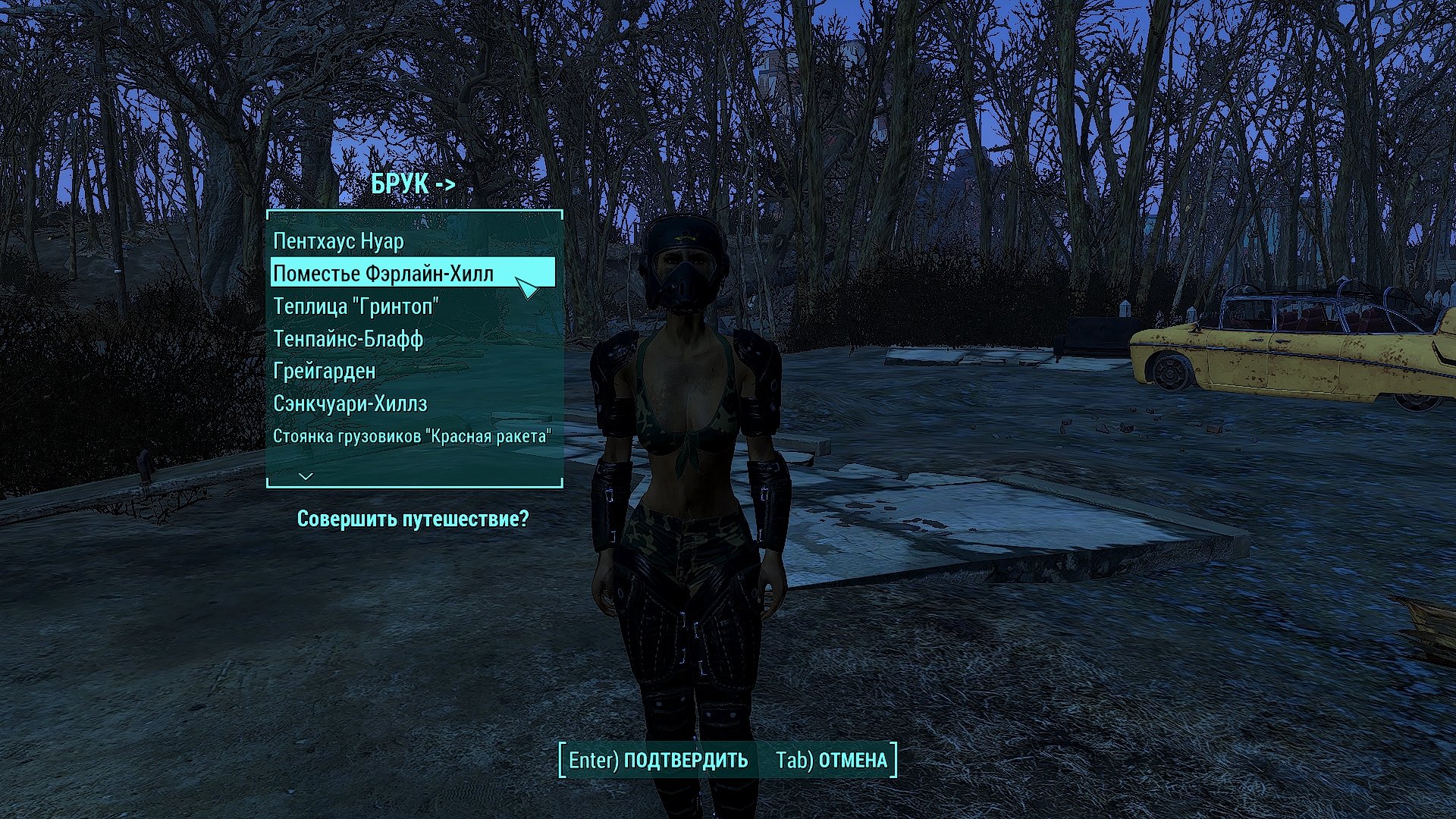Pick Стоянка грузовиков "Красная ракета"

tap(412, 437)
